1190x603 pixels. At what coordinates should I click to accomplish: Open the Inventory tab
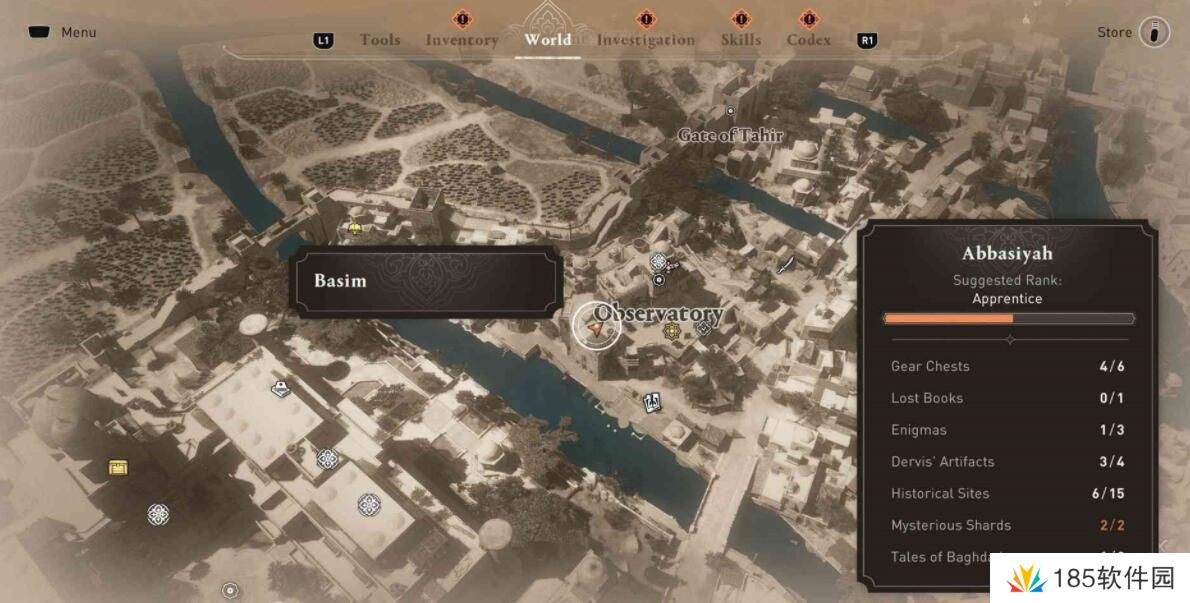[461, 40]
